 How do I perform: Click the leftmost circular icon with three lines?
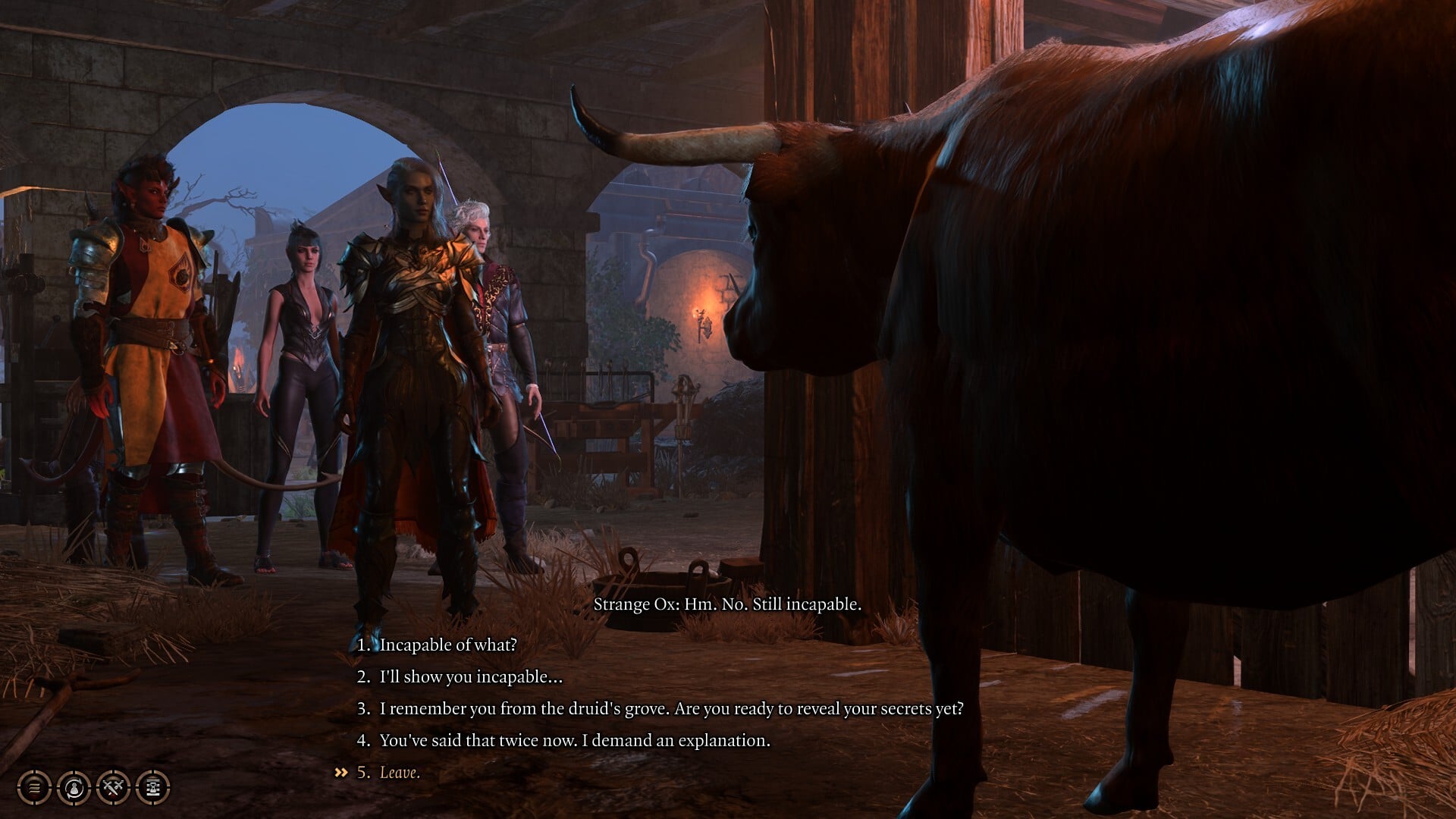(x=34, y=787)
